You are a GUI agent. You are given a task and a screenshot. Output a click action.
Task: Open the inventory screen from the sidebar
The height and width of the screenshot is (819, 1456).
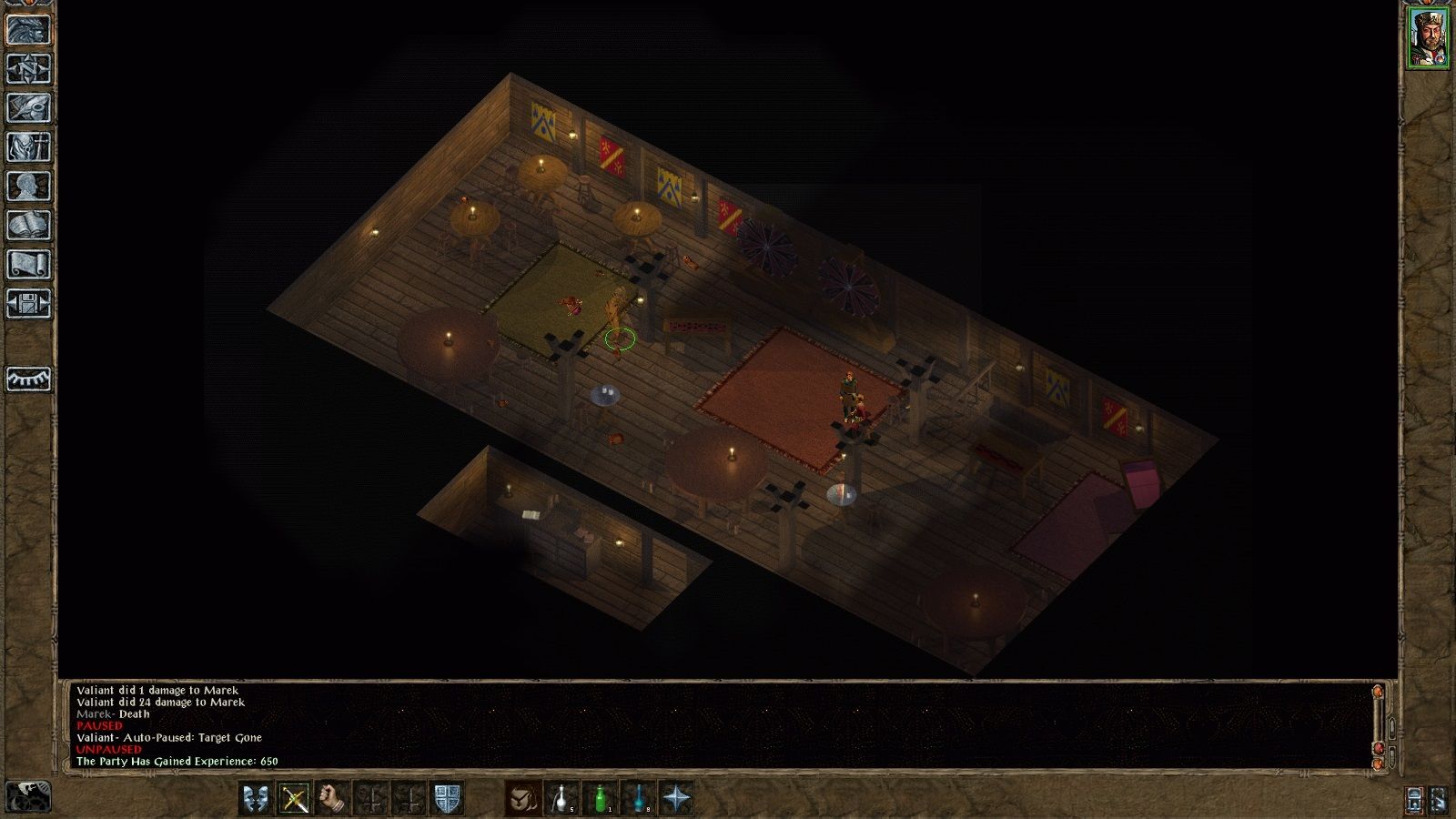(x=28, y=147)
